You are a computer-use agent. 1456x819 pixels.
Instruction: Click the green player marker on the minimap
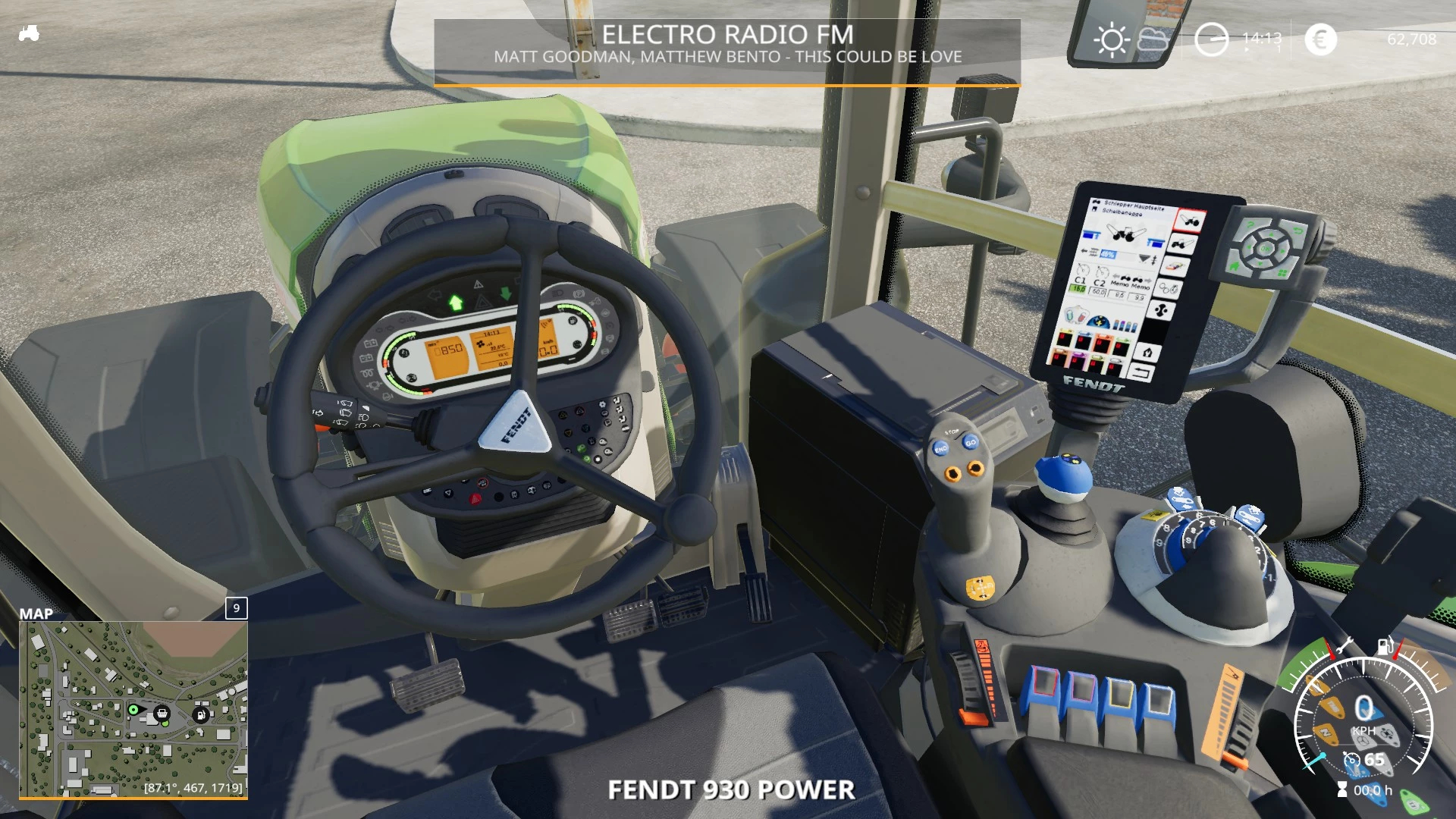coord(133,710)
